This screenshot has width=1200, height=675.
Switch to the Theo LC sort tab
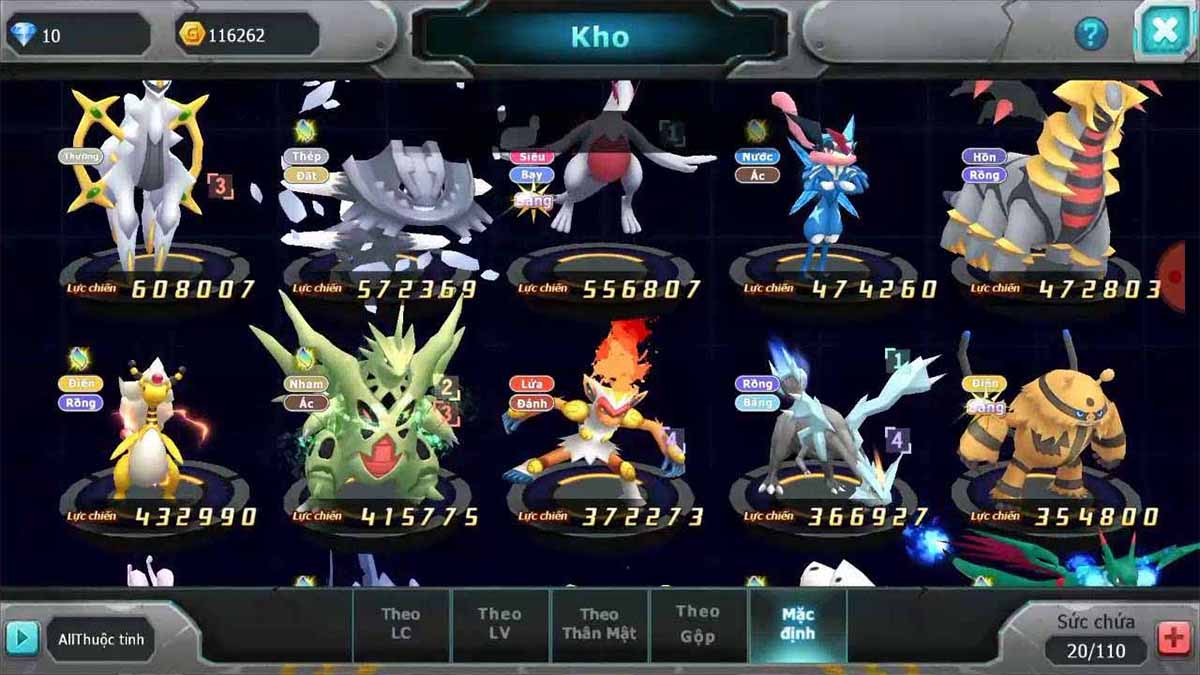click(x=400, y=624)
